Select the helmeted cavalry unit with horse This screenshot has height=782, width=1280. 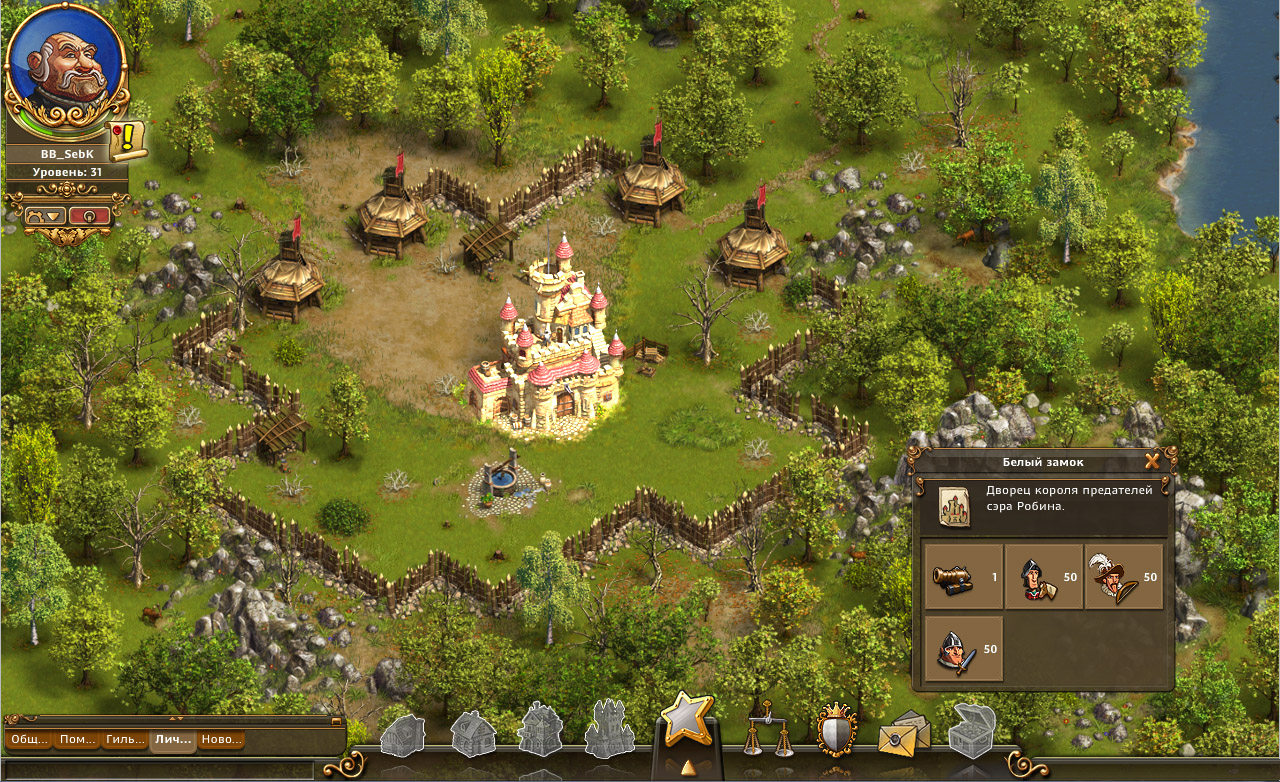1043,577
